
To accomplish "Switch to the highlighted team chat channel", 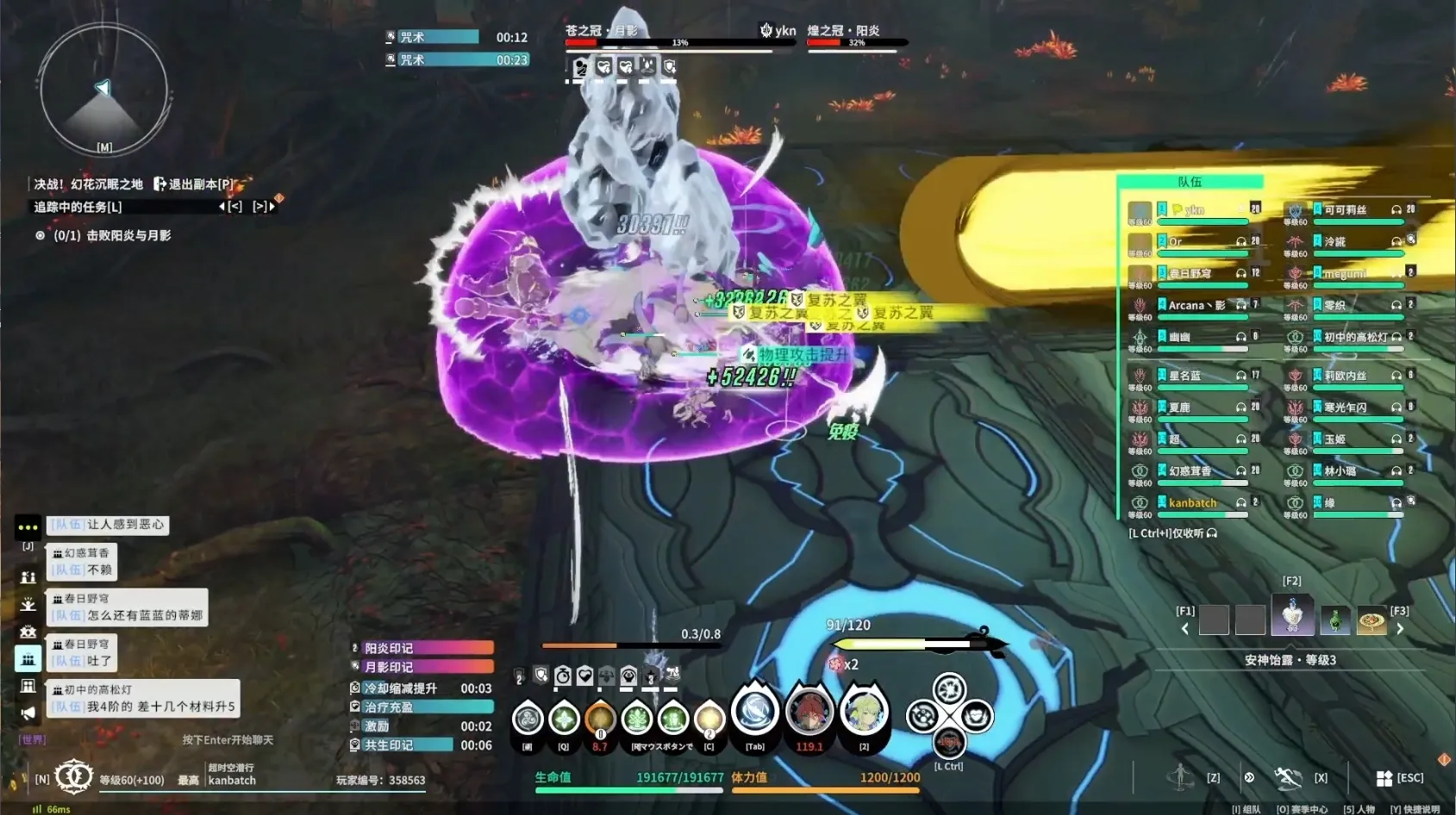I will [x=28, y=659].
